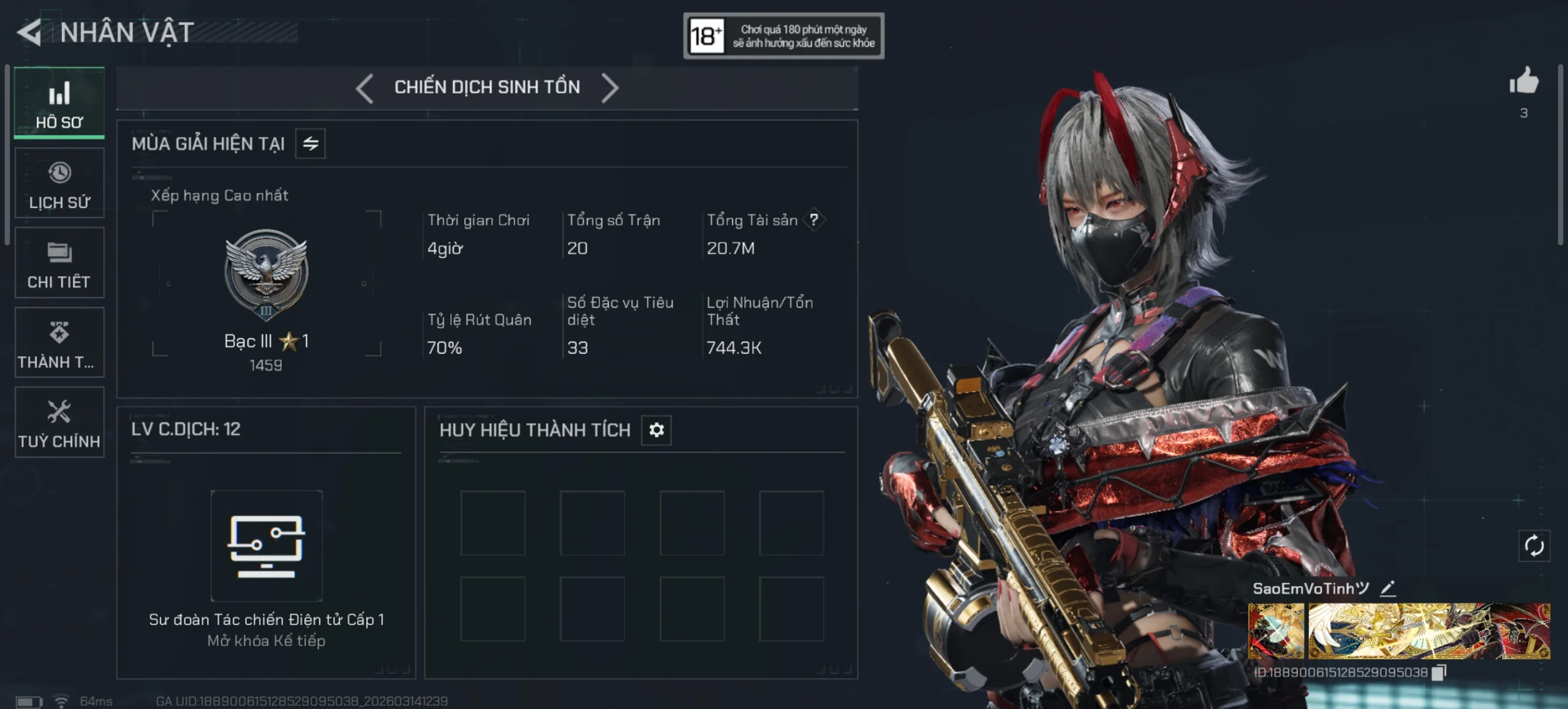Rotate the character model view

pos(1534,546)
